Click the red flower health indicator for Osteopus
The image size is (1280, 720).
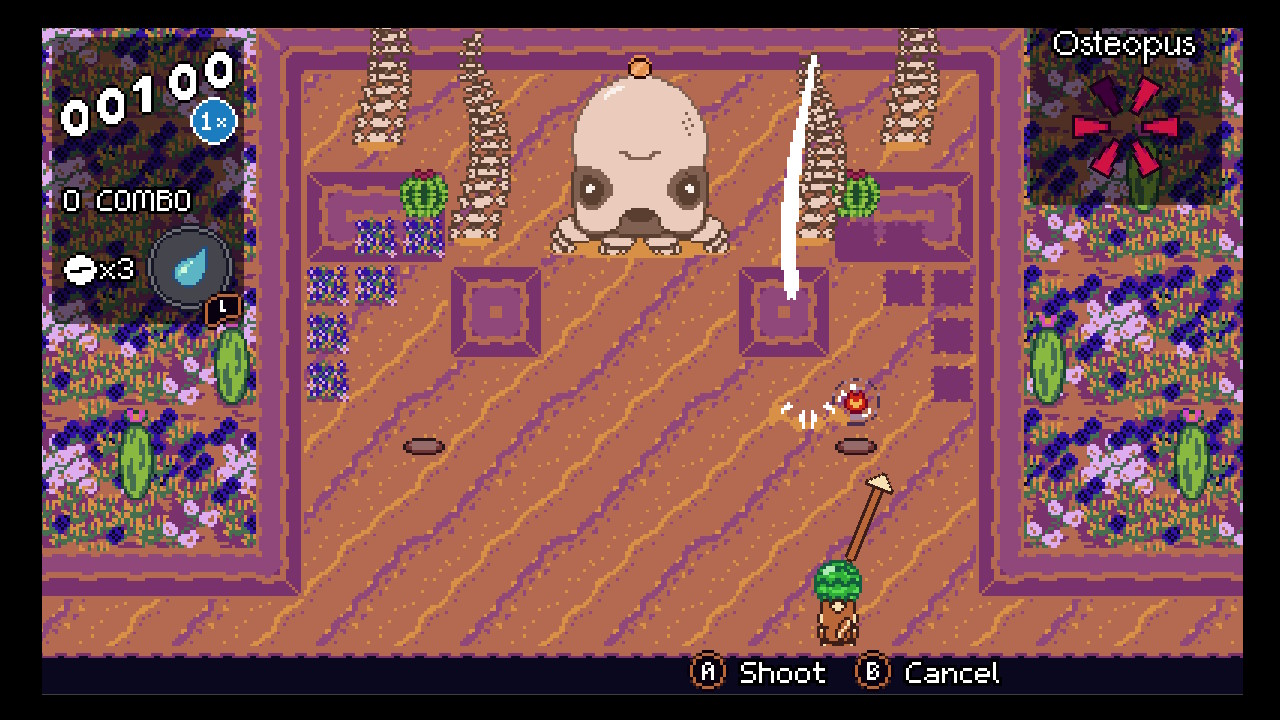[1124, 128]
